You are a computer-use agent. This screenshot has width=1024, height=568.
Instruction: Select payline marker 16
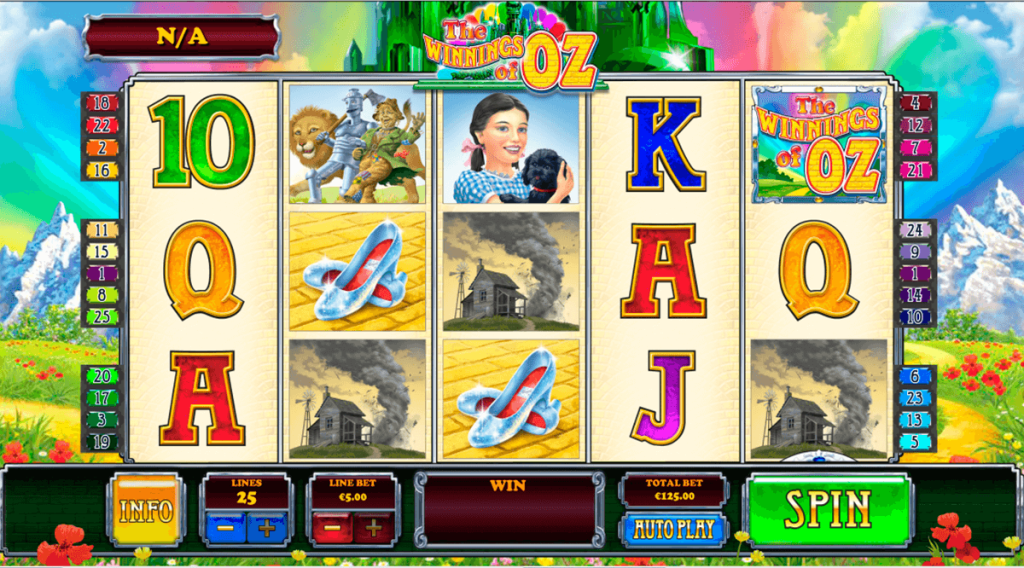[x=100, y=170]
